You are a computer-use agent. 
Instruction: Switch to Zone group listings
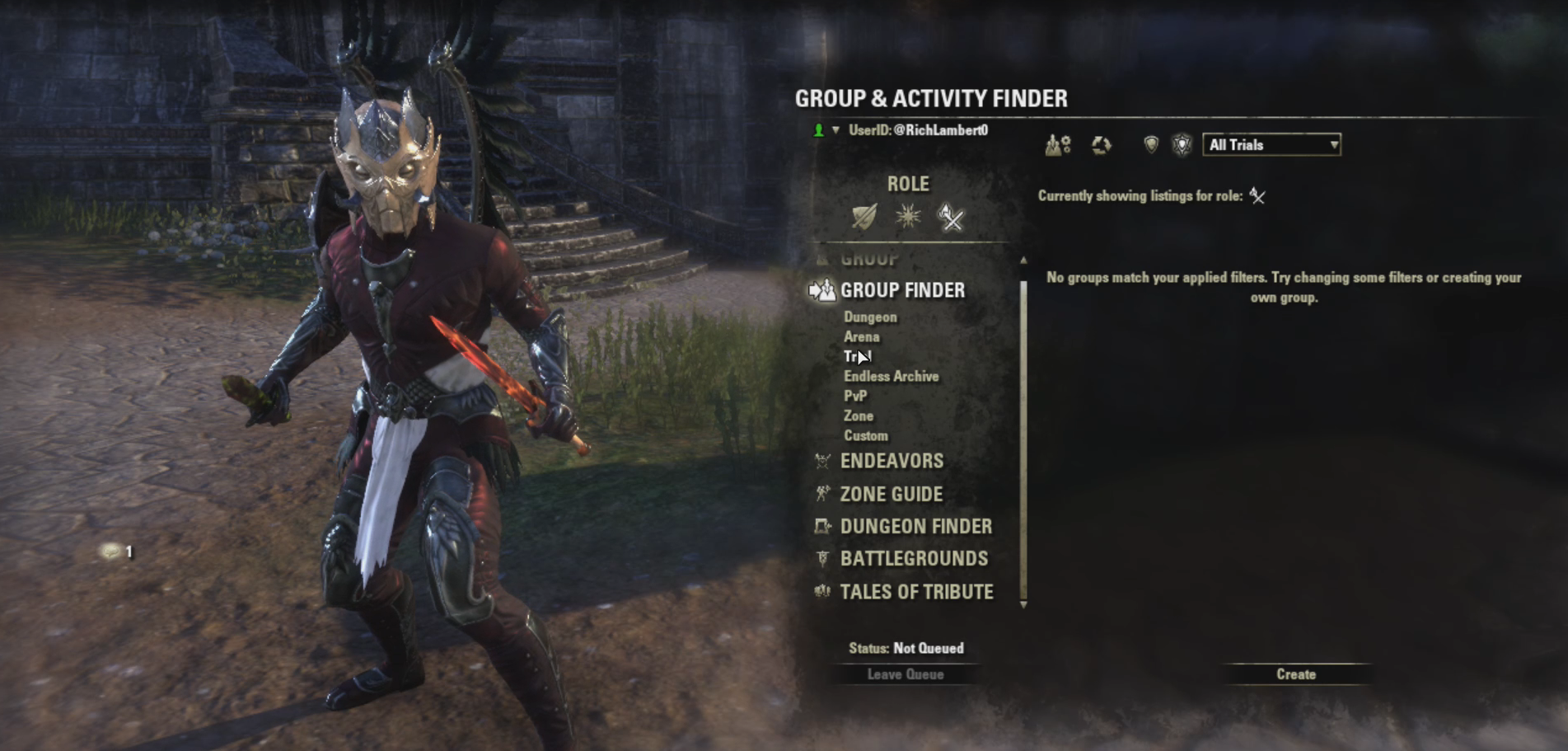point(858,416)
